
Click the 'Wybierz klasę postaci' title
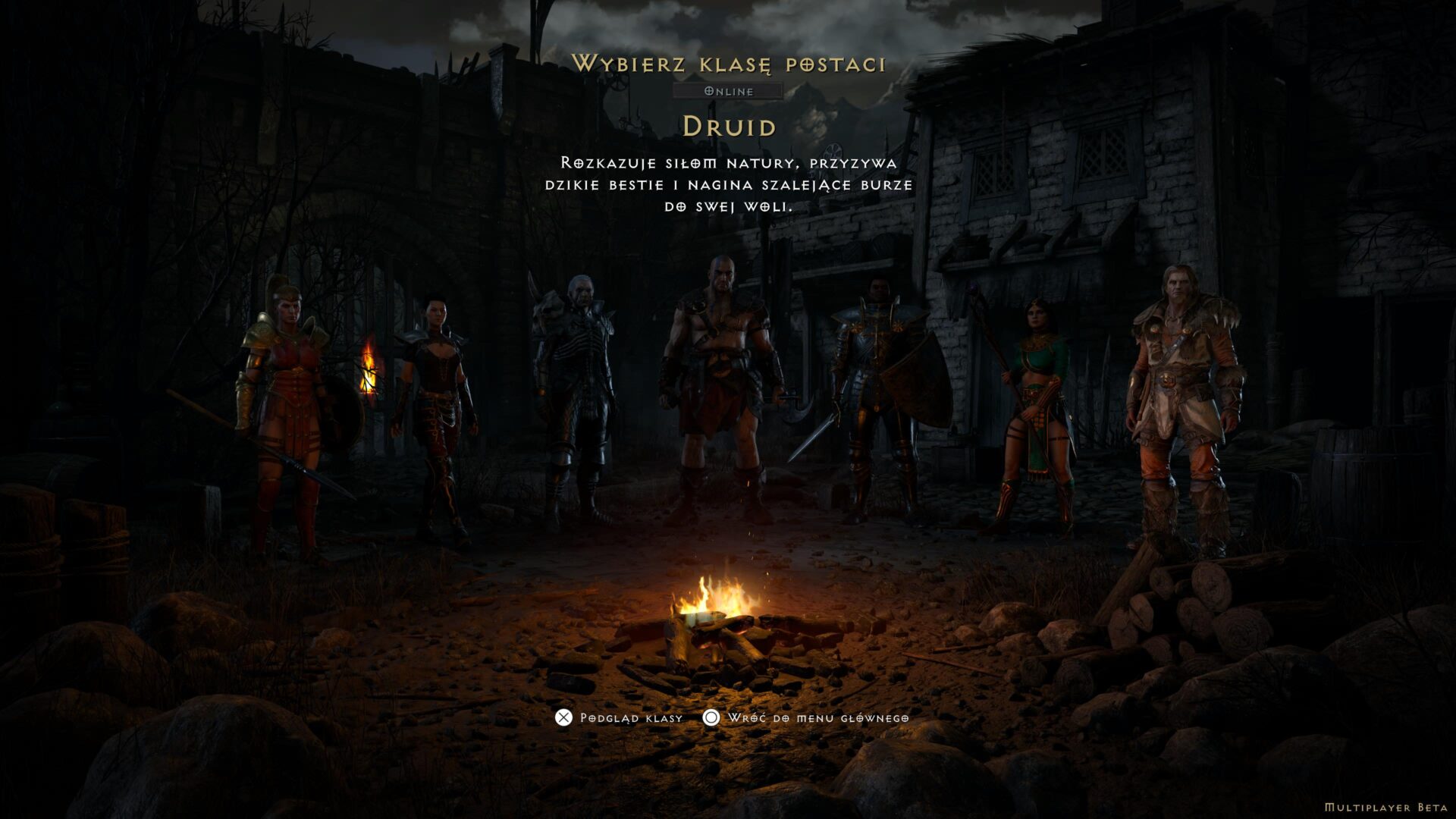pos(730,65)
